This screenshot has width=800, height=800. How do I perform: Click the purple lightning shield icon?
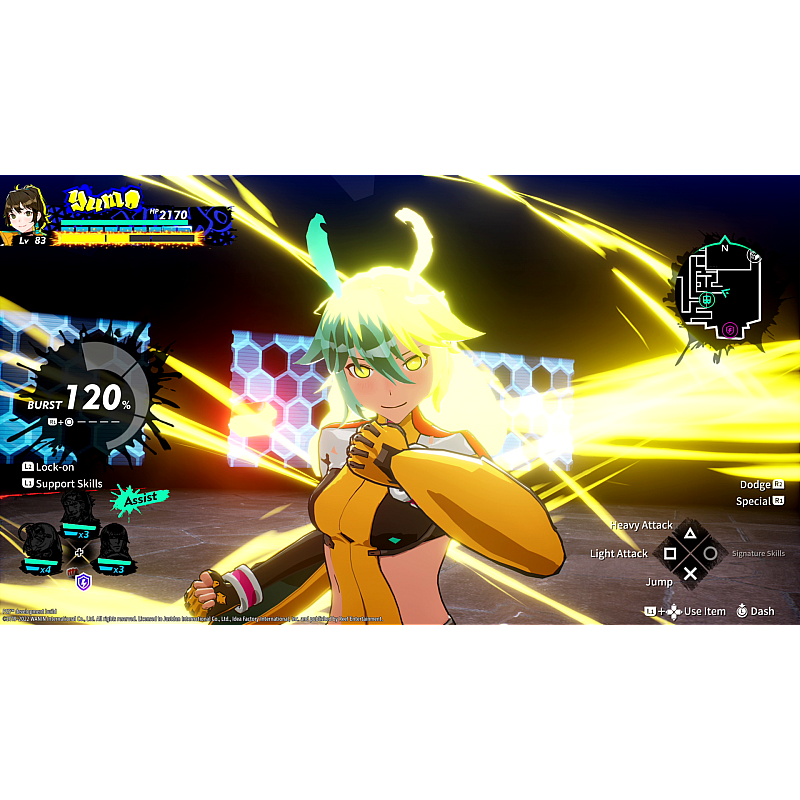coord(83,581)
